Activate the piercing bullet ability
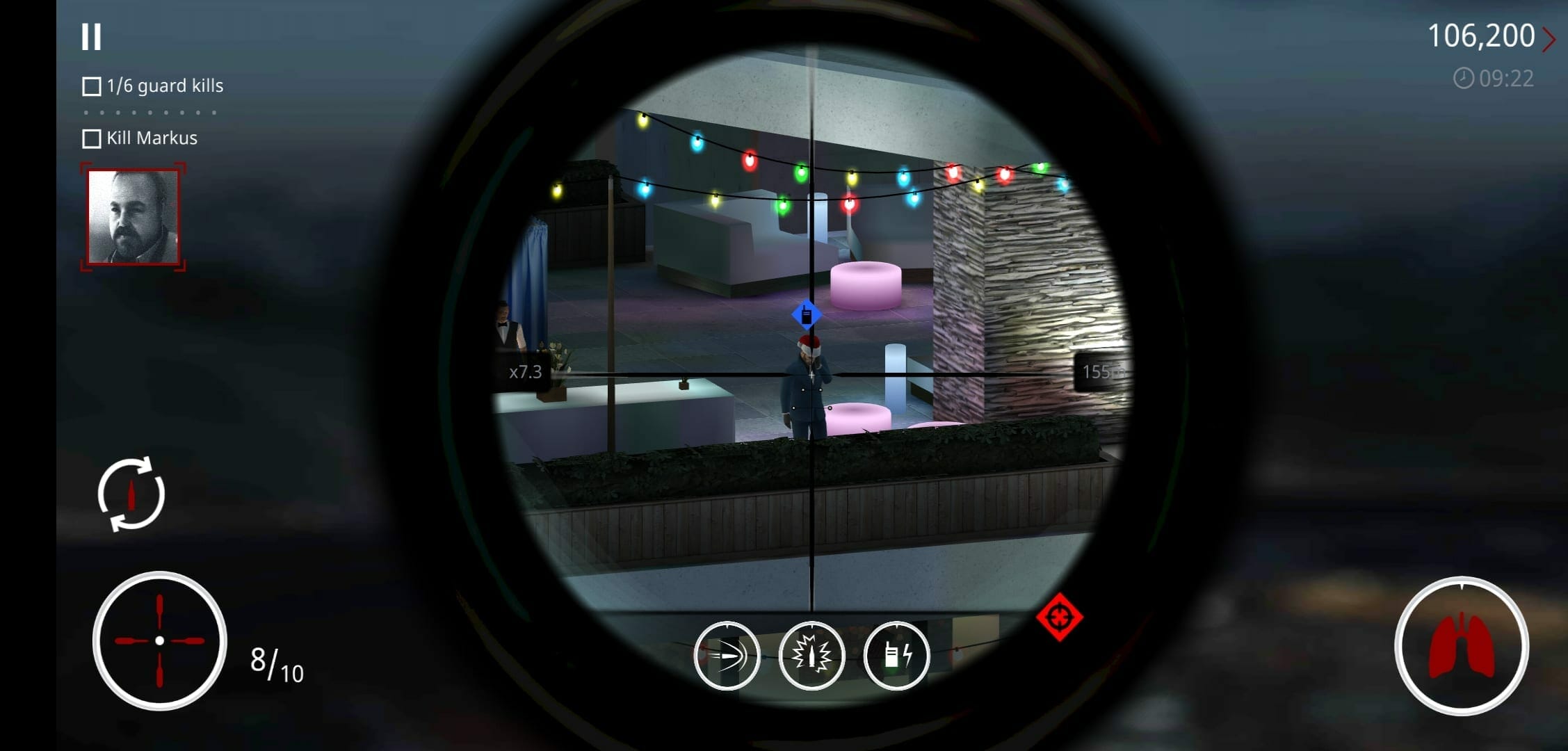Image resolution: width=1568 pixels, height=751 pixels. [x=727, y=655]
